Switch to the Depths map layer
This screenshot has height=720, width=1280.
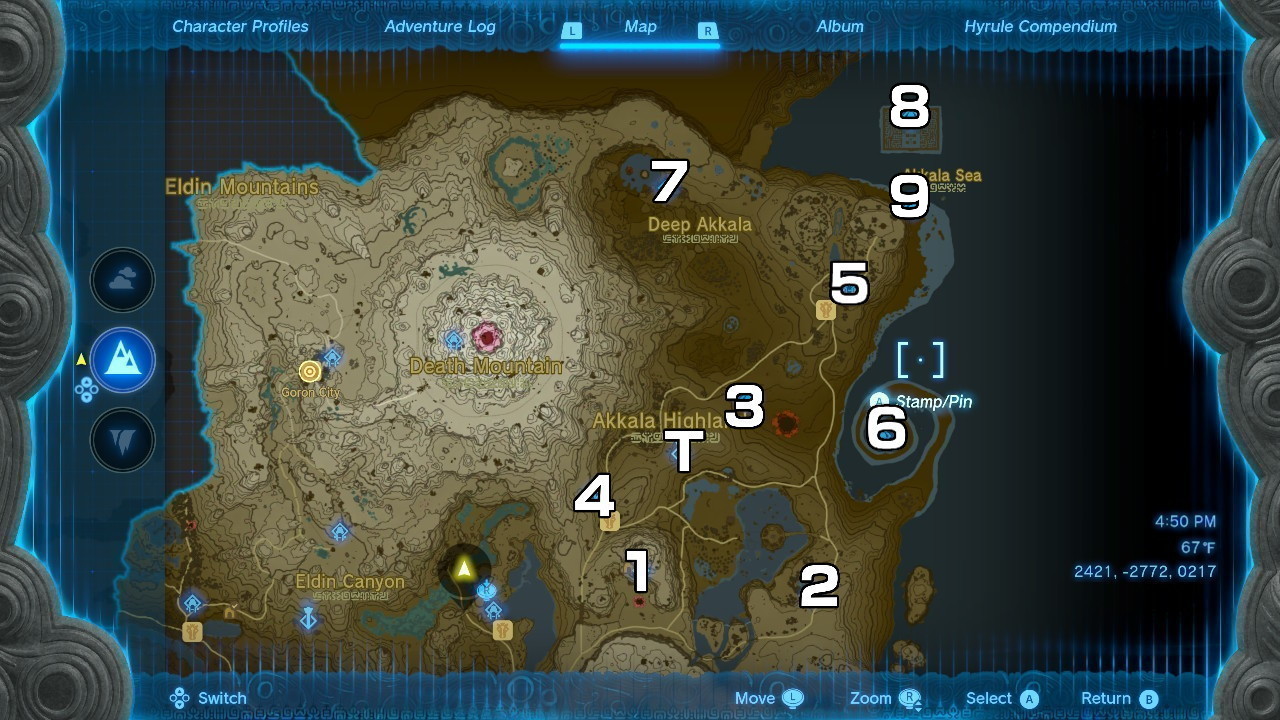(122, 438)
